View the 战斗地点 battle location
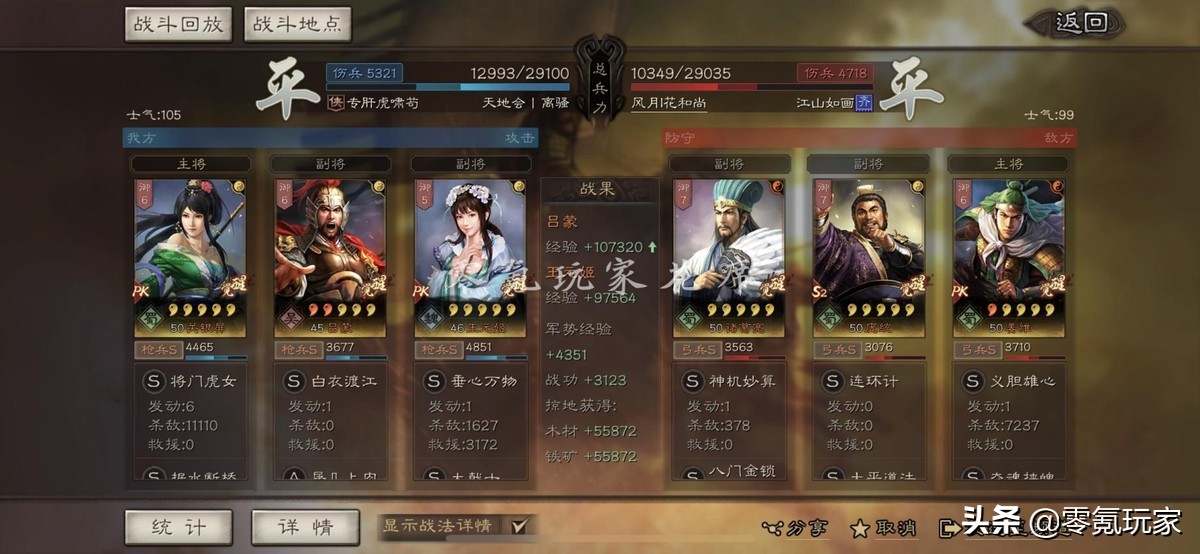The image size is (1200, 554). [296, 25]
